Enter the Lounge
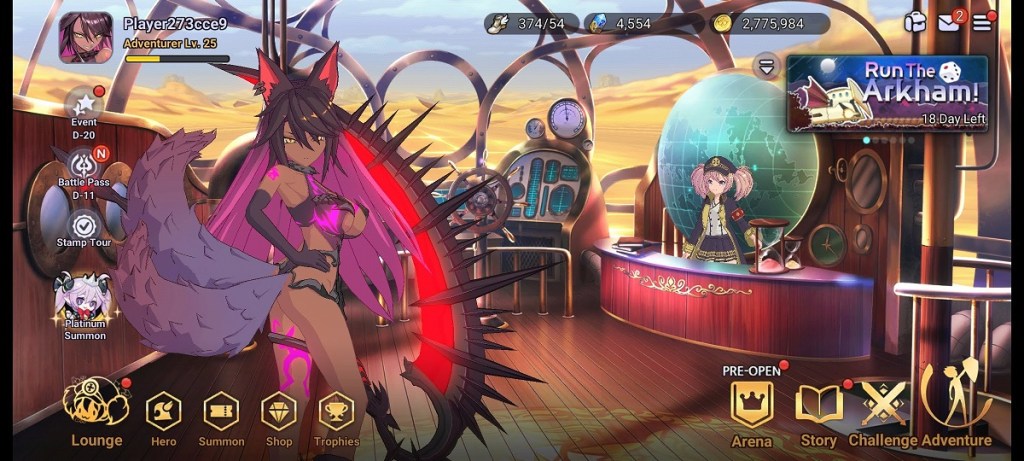Screen dimensions: 1024x461 click(x=96, y=408)
